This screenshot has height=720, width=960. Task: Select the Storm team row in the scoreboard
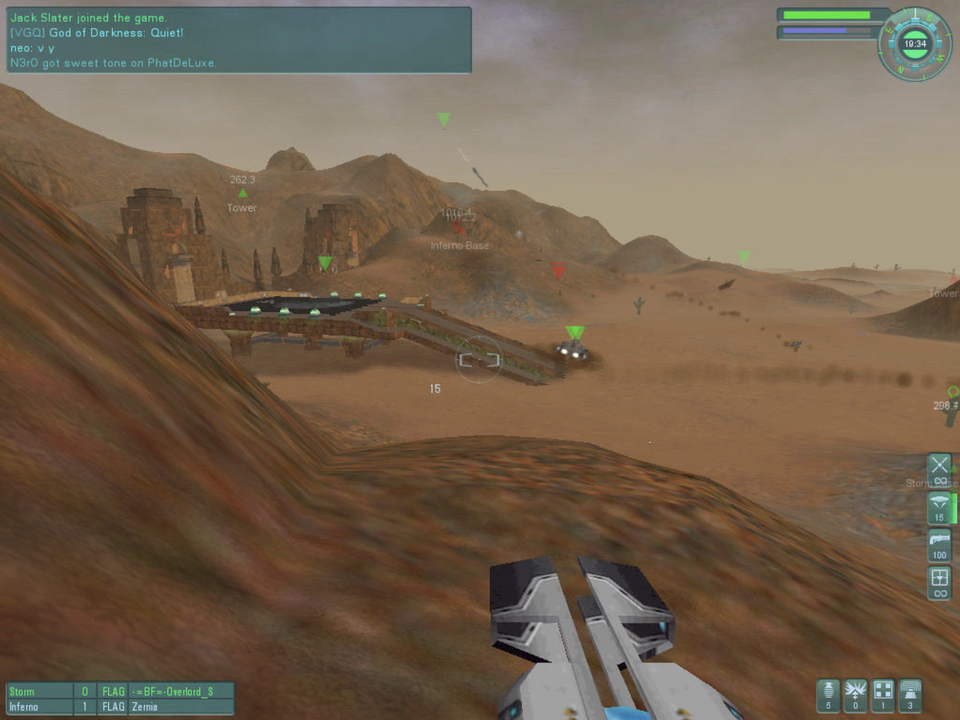[x=120, y=691]
